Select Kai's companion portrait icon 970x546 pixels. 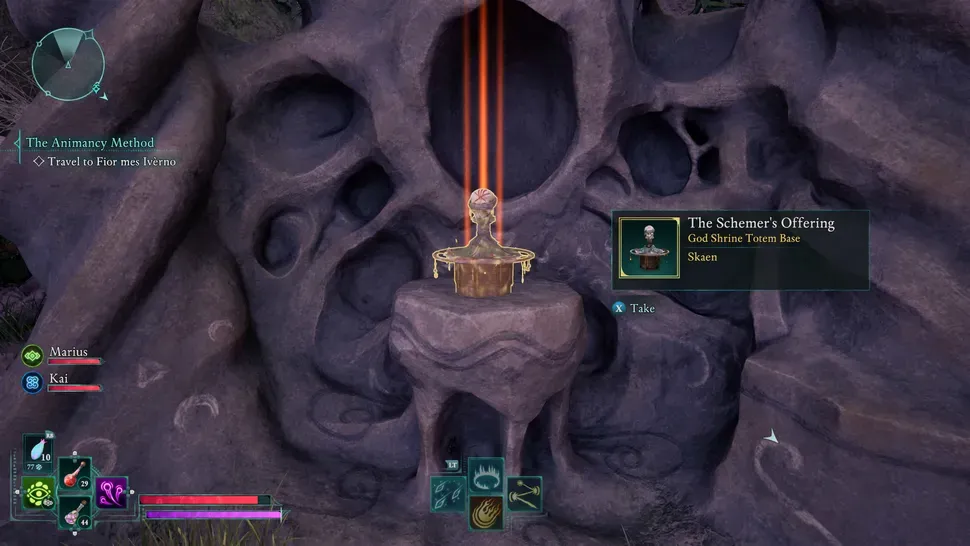pyautogui.click(x=33, y=381)
